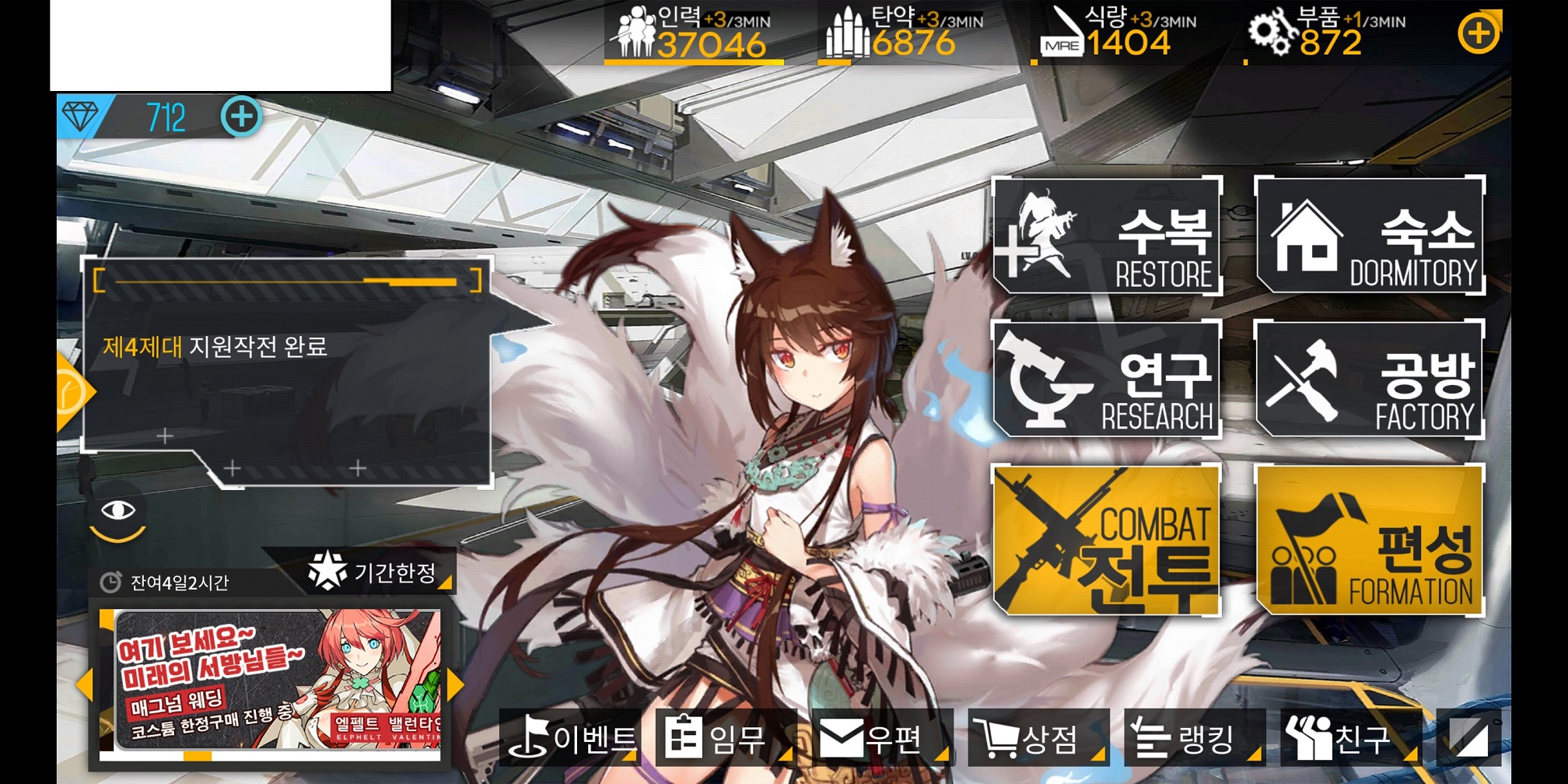Go to the Factory (공방)
The image size is (1568, 784).
[x=1369, y=380]
